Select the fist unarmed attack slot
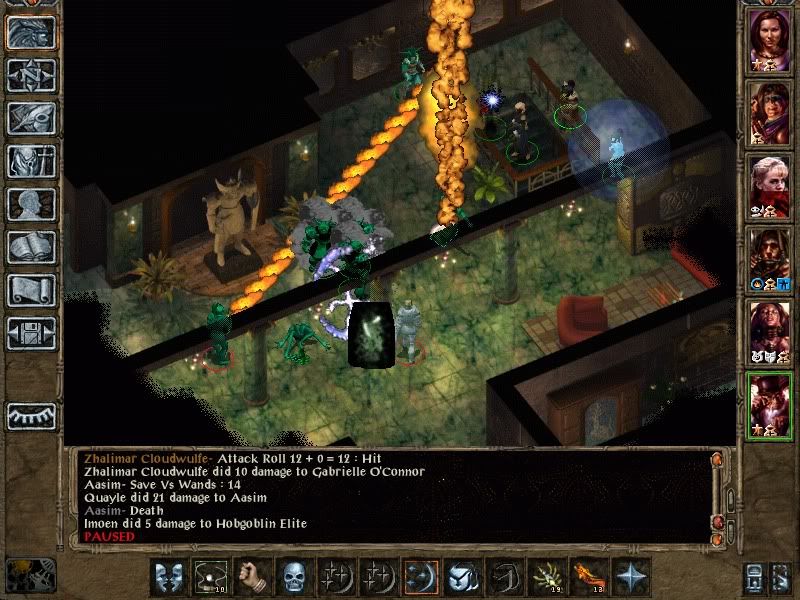800x600 pixels. coord(252,577)
